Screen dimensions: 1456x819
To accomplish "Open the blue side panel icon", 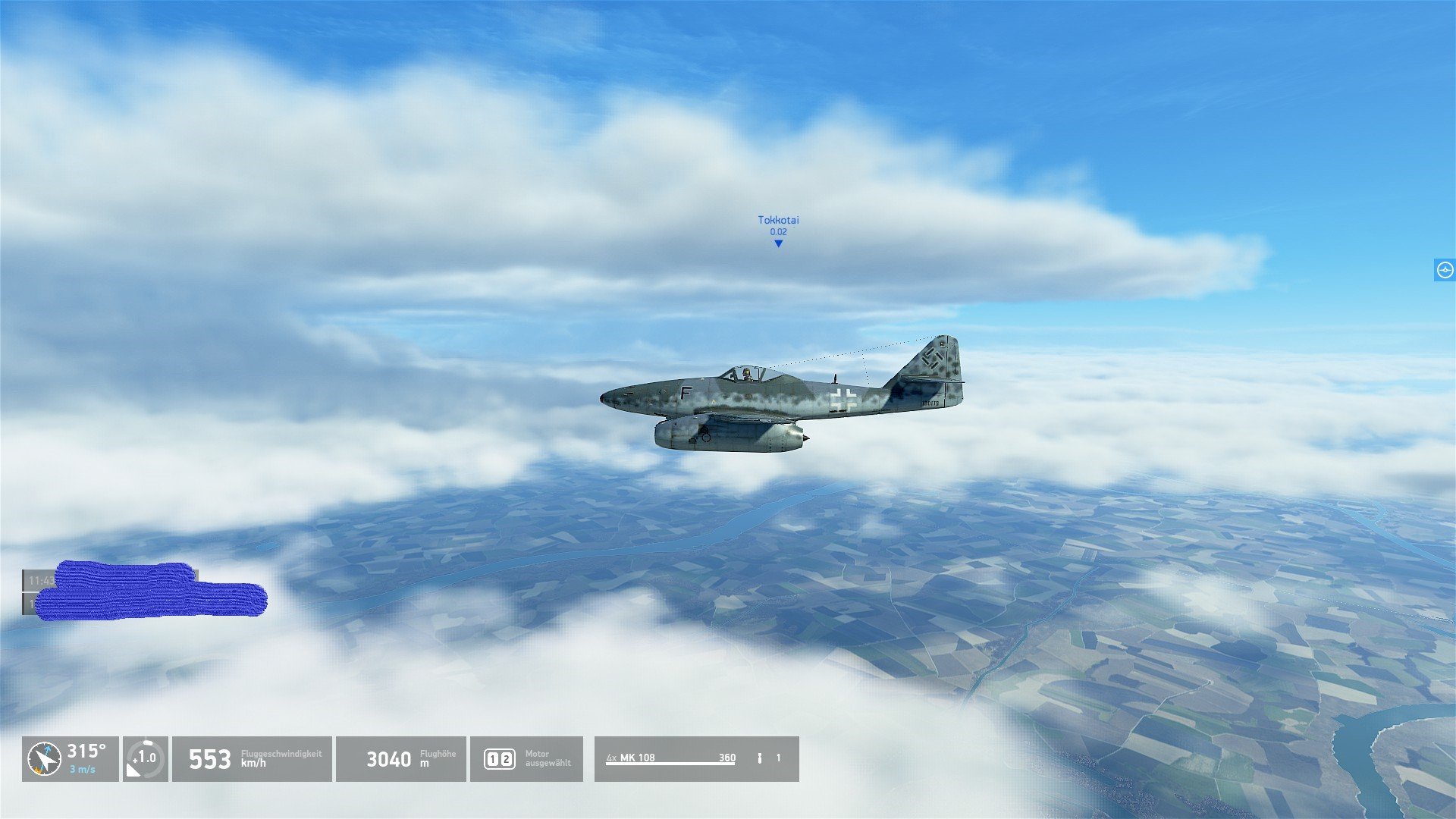I will coord(1445,270).
